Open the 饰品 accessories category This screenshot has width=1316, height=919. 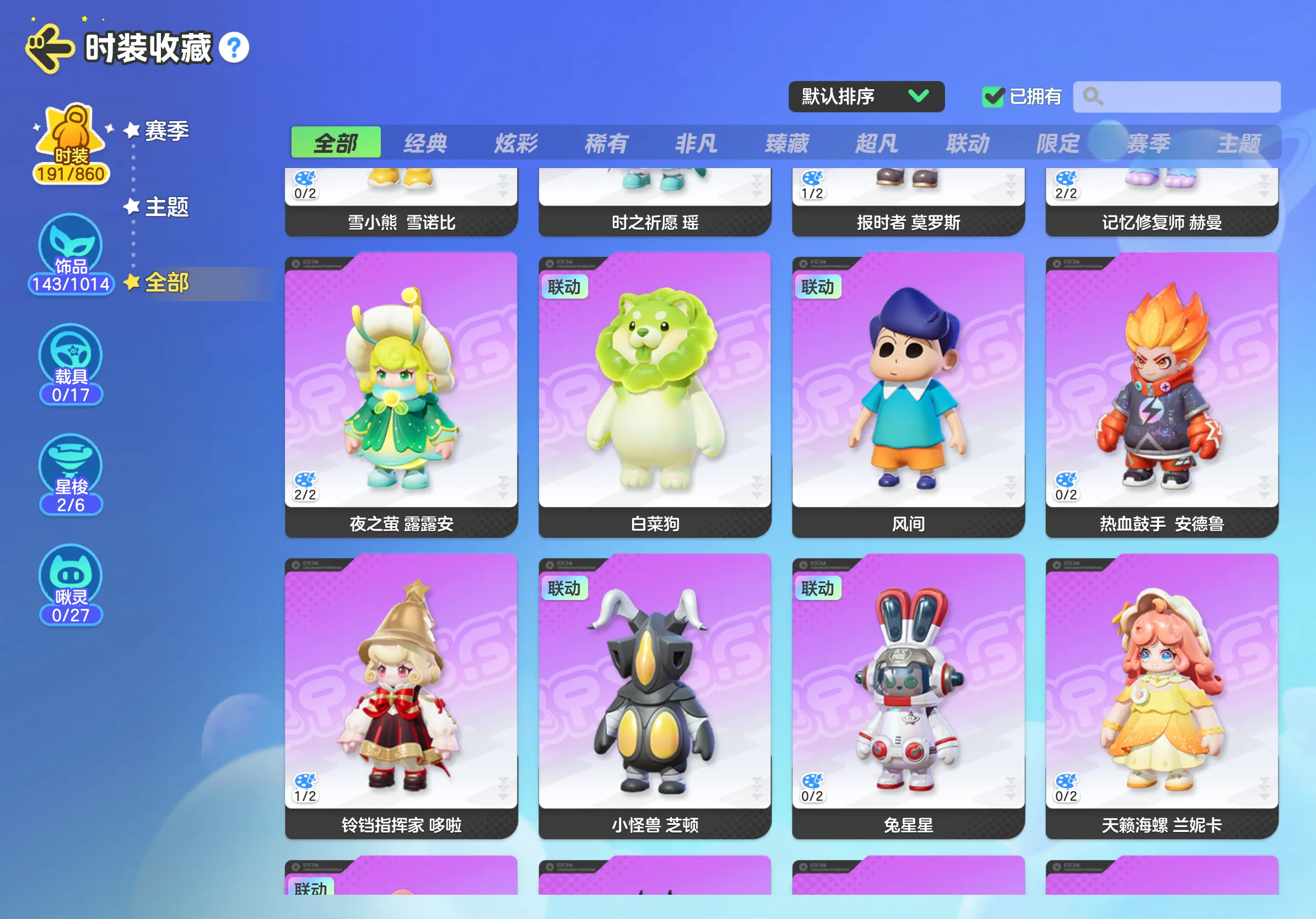[71, 253]
